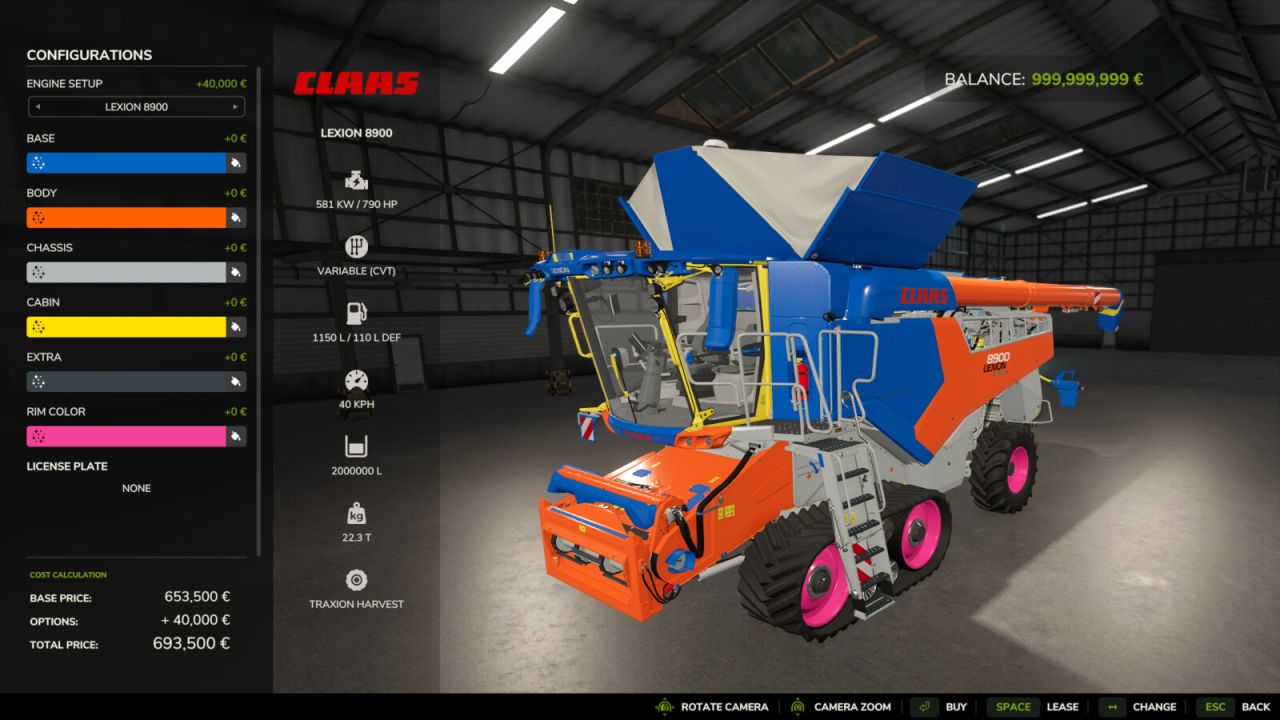Click the fuel tank capacity icon

(x=356, y=310)
